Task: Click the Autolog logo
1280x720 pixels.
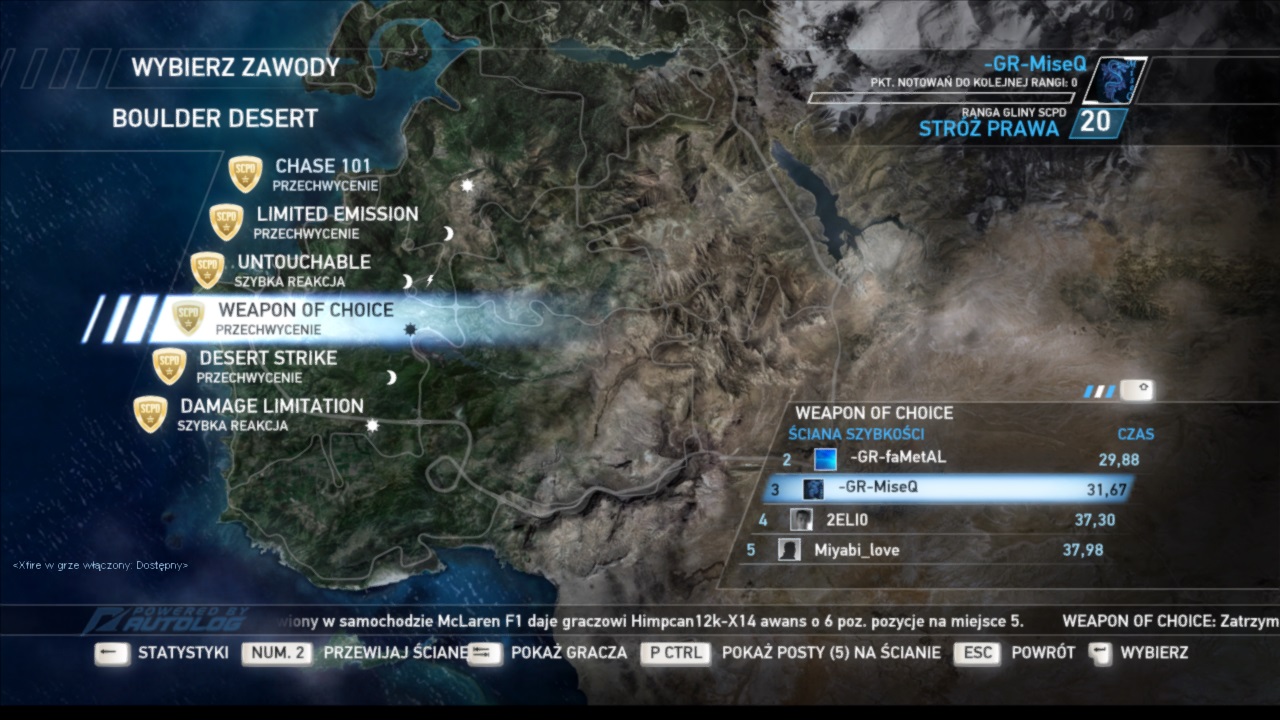Action: (167, 619)
